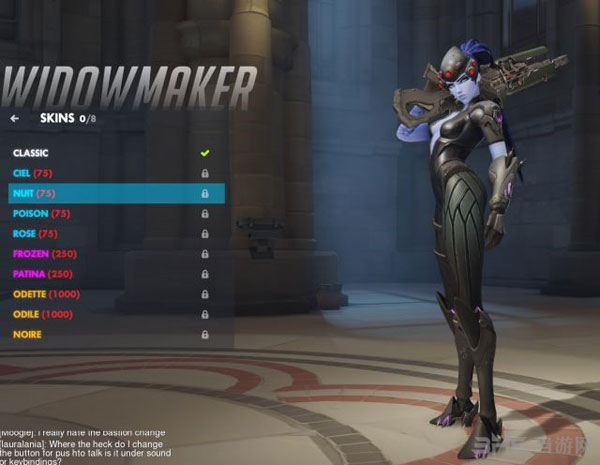Pick the Poison skin
The height and width of the screenshot is (465, 600).
point(41,213)
